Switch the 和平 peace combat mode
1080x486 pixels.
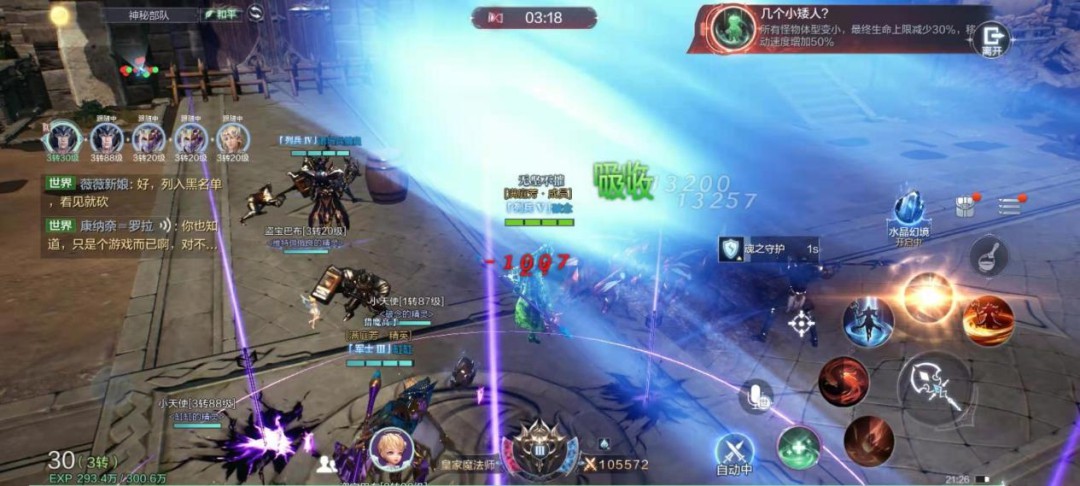coord(219,15)
